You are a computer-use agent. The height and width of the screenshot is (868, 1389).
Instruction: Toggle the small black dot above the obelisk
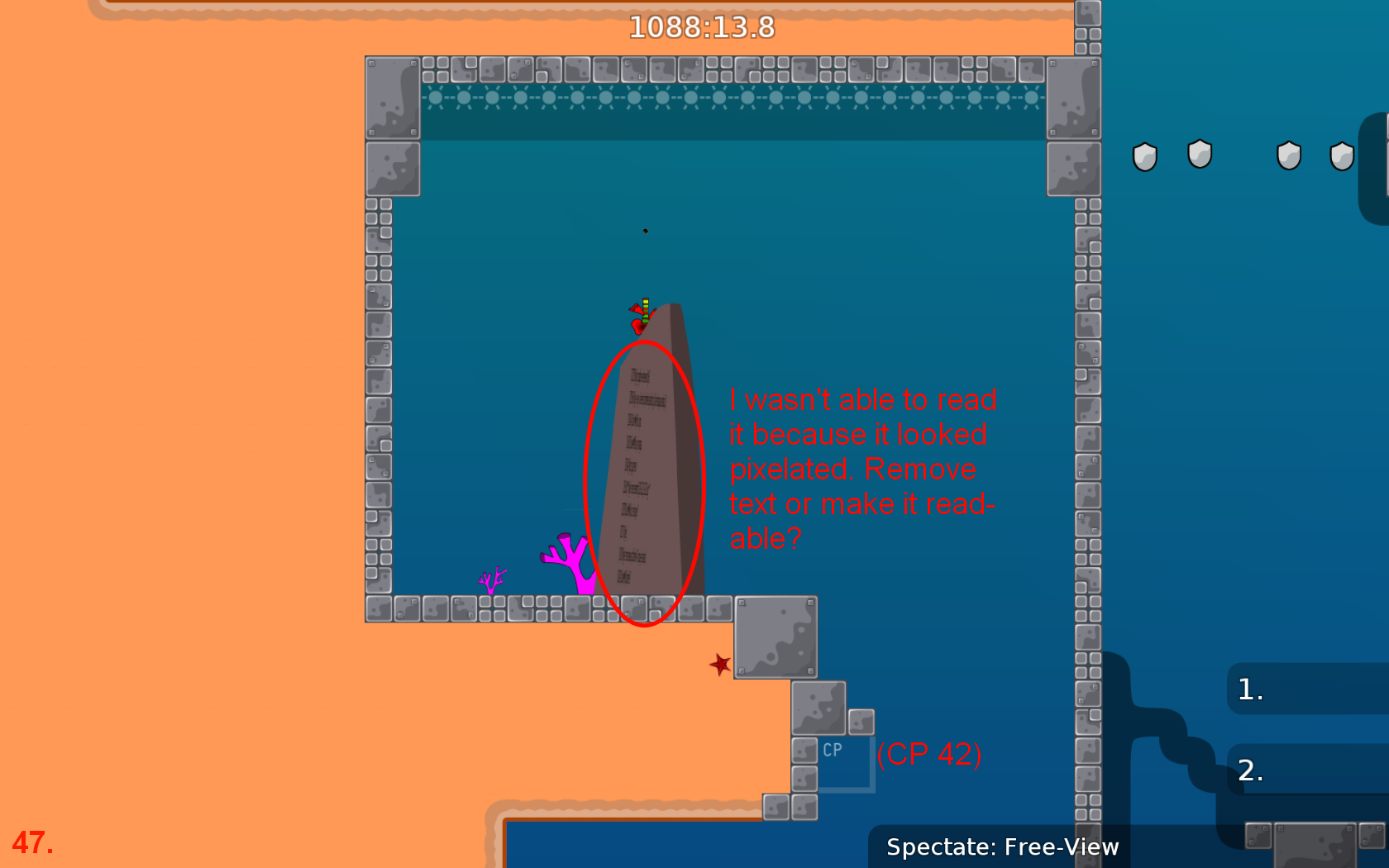tap(645, 231)
